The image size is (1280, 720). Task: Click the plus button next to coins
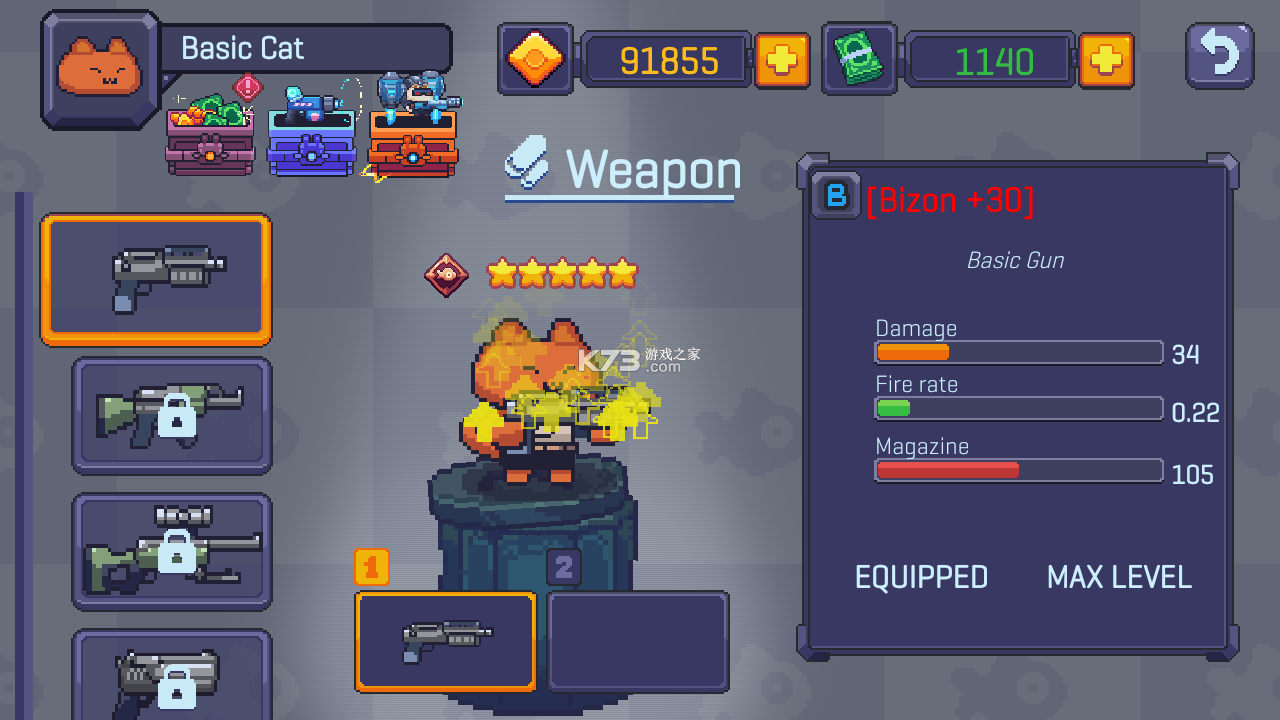pyautogui.click(x=784, y=59)
